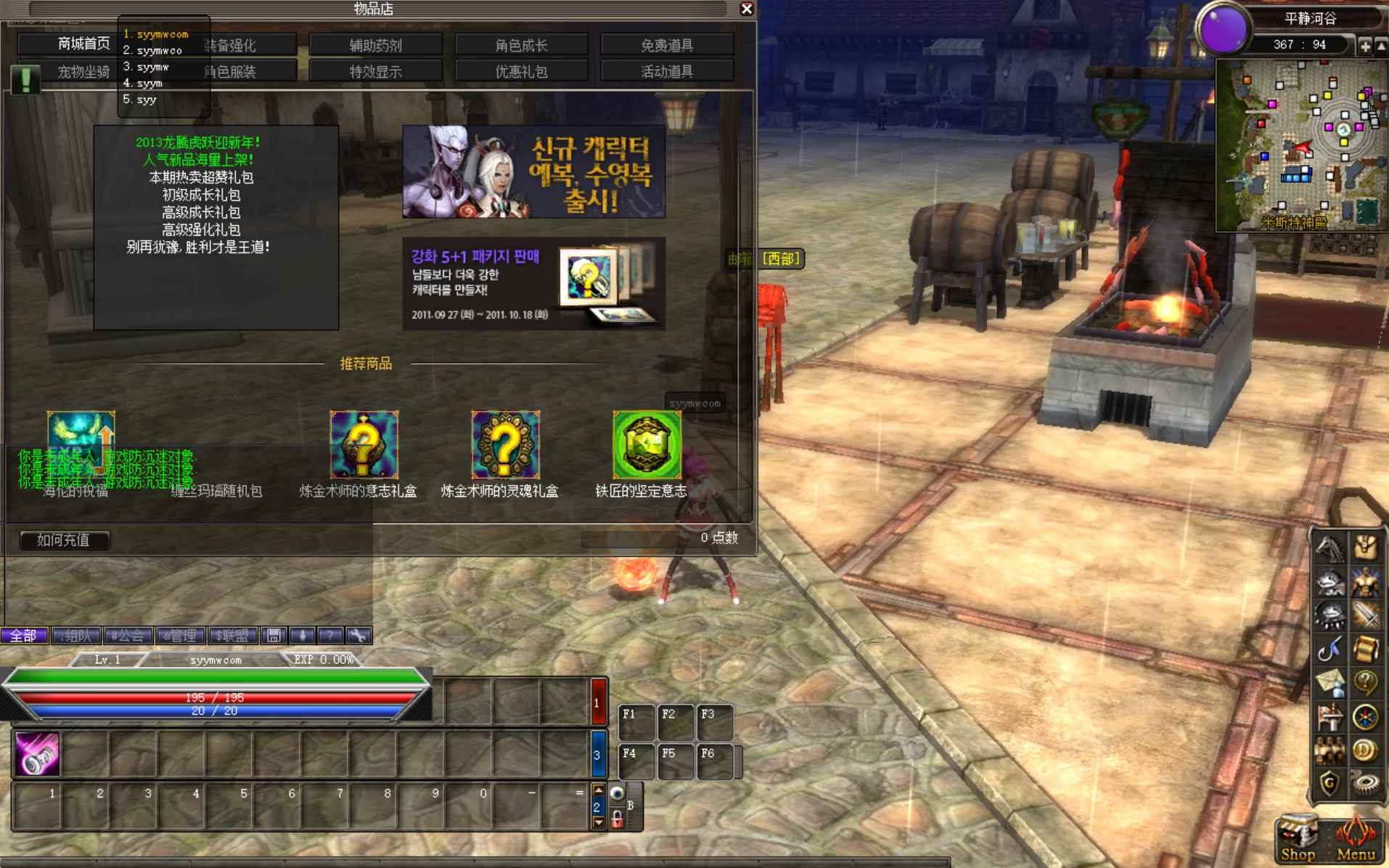
Task: Click the 5+1 enhancement package banner
Action: point(533,284)
